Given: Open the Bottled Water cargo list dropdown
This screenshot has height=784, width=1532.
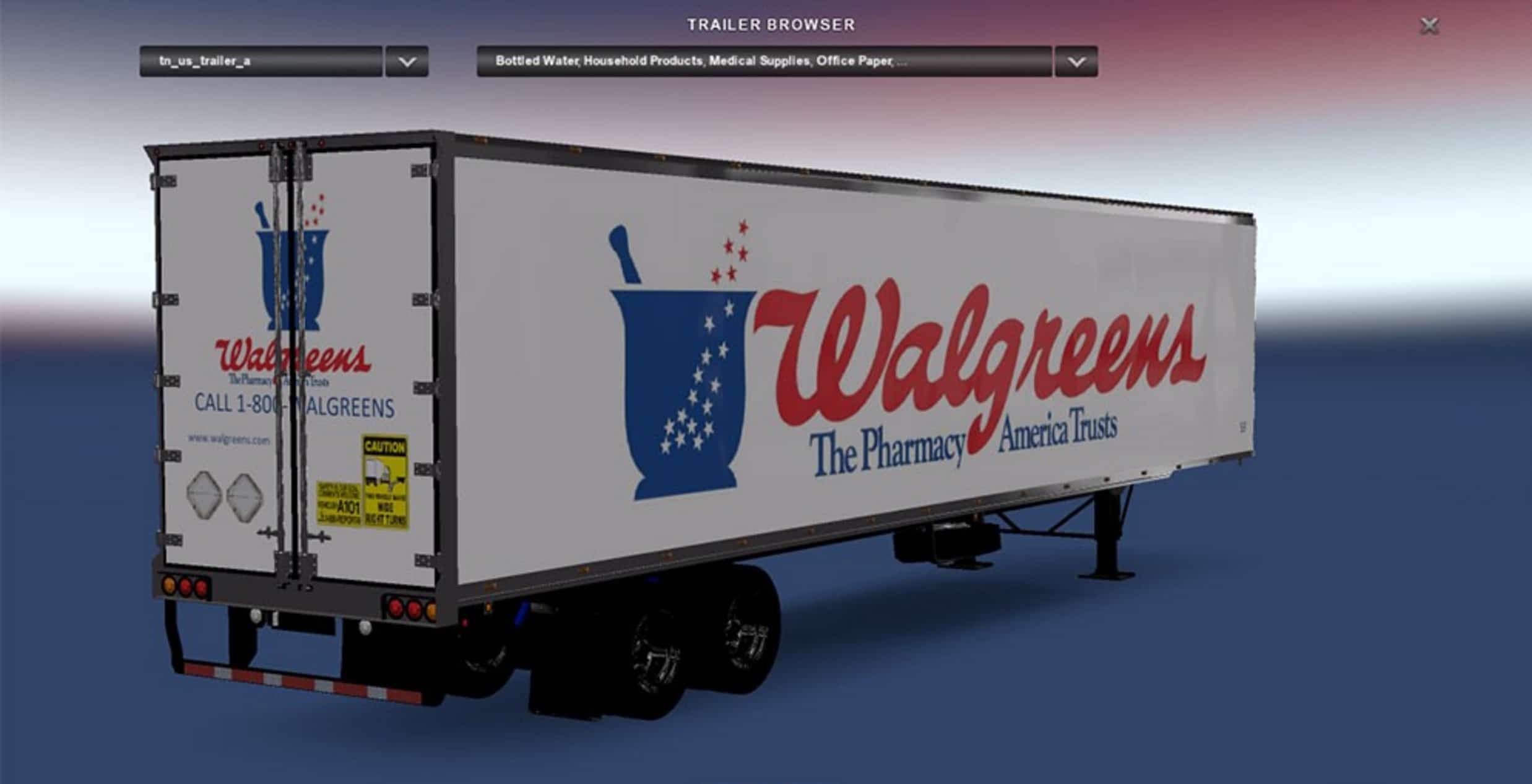Looking at the screenshot, I should pos(764,61).
